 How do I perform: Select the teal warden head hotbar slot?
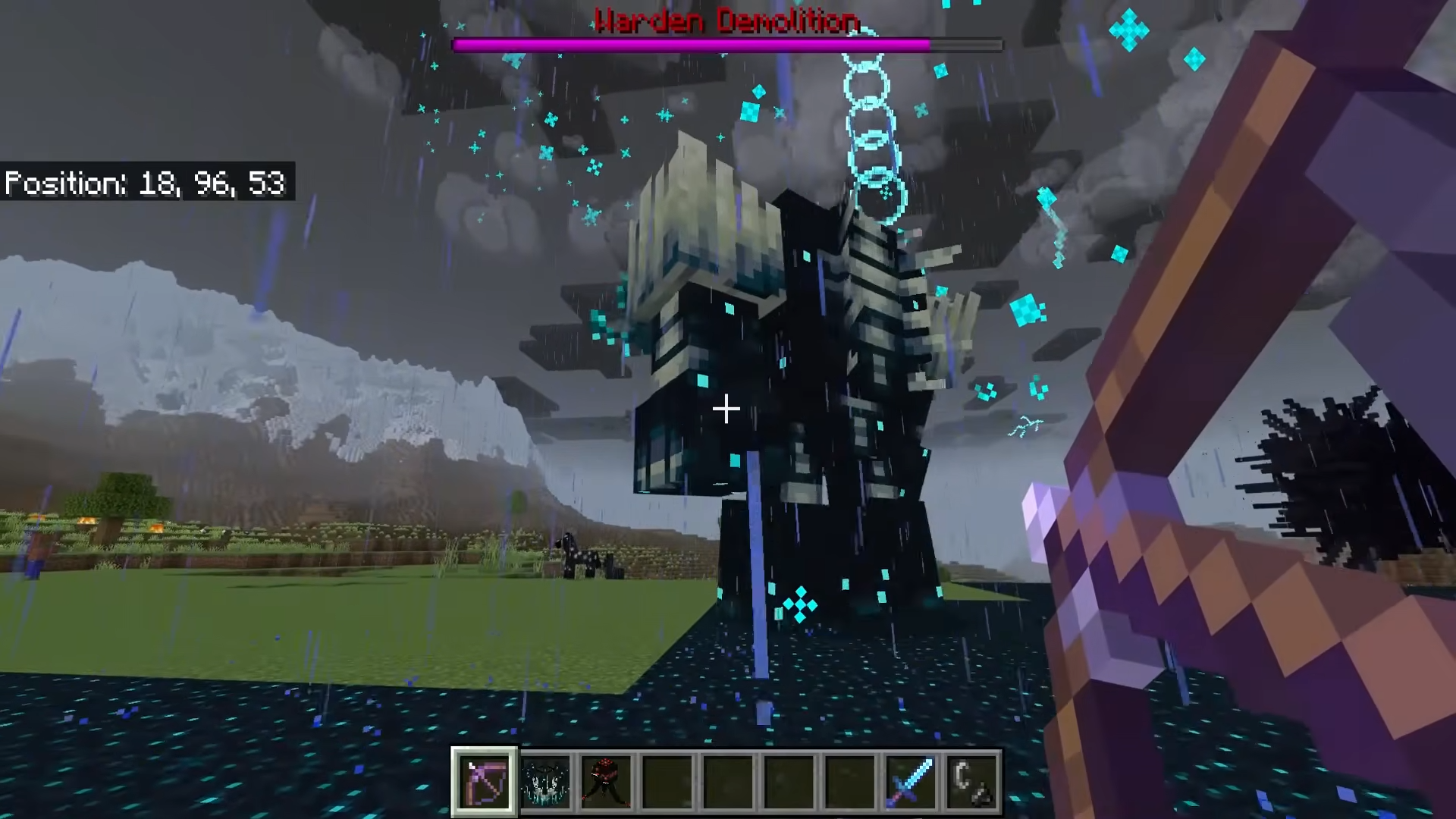[x=545, y=781]
